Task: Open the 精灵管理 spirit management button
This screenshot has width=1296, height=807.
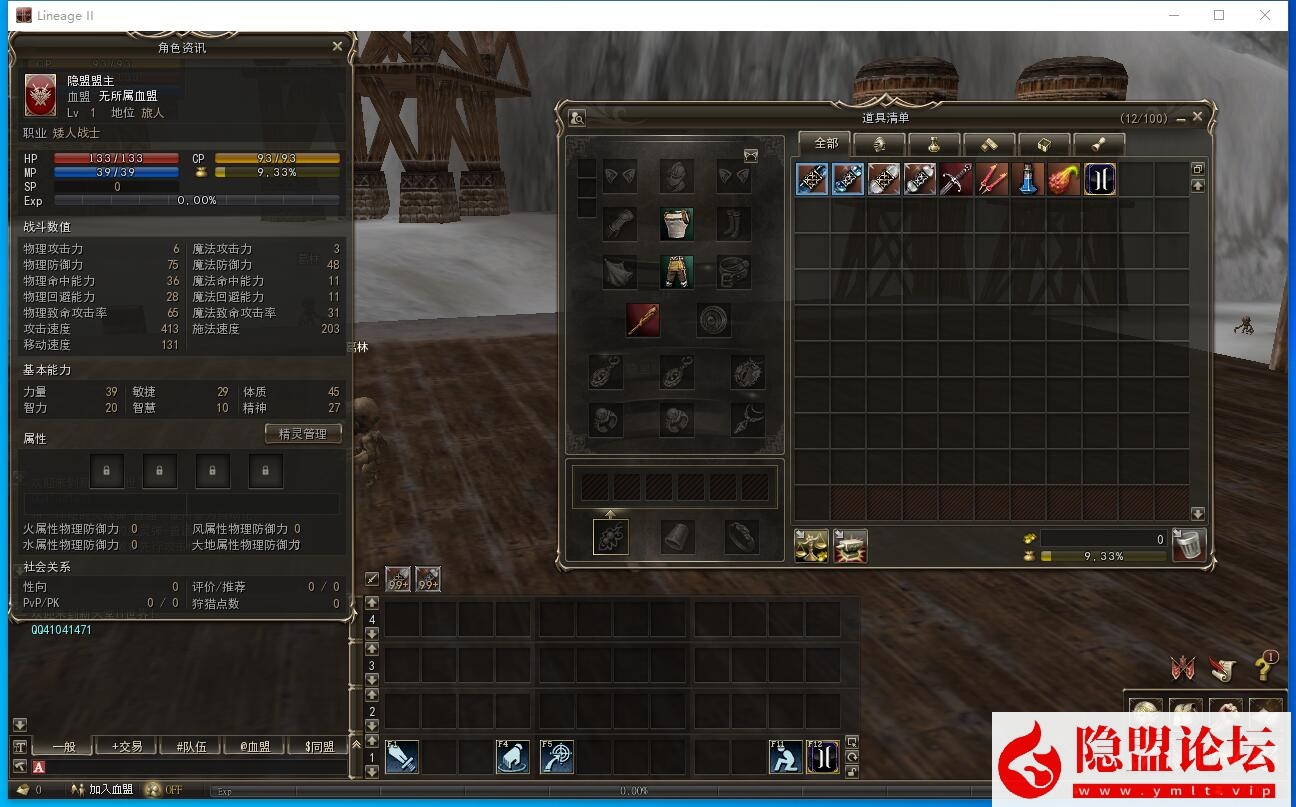Action: [x=303, y=434]
